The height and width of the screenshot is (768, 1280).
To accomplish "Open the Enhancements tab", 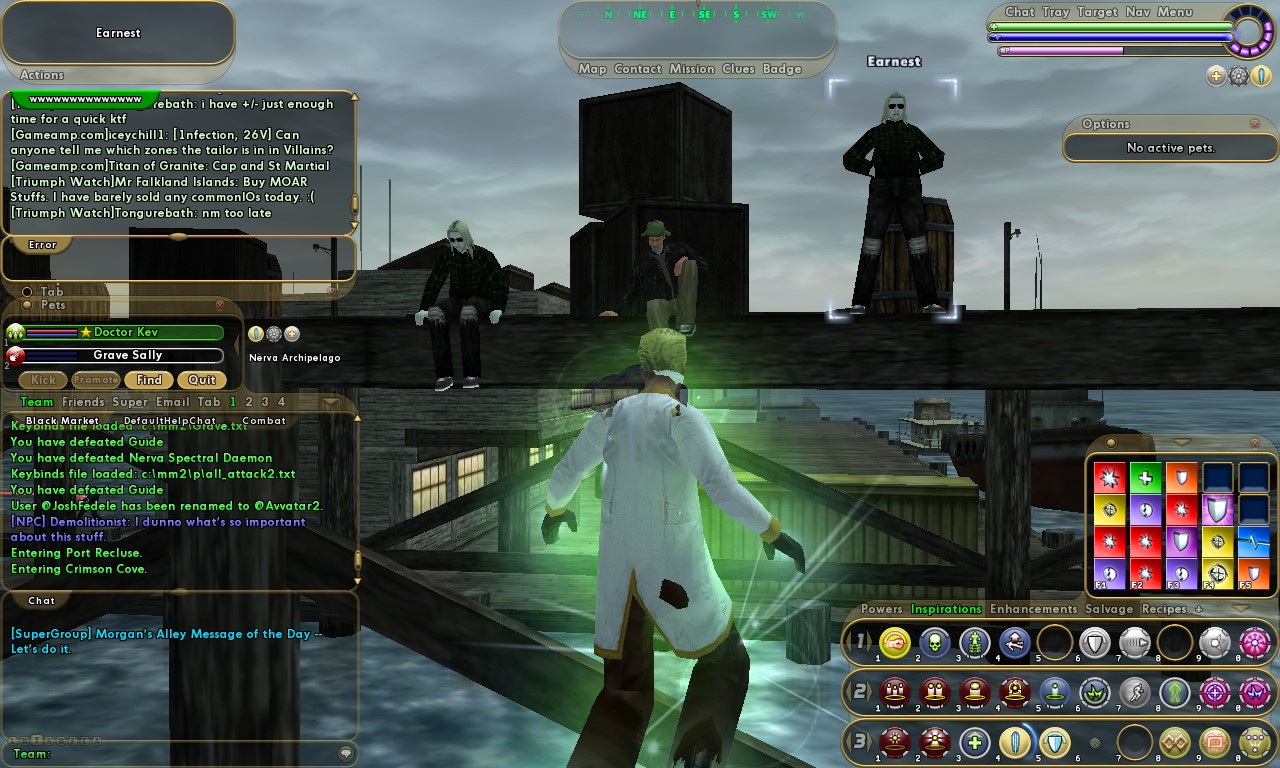I will 1033,609.
